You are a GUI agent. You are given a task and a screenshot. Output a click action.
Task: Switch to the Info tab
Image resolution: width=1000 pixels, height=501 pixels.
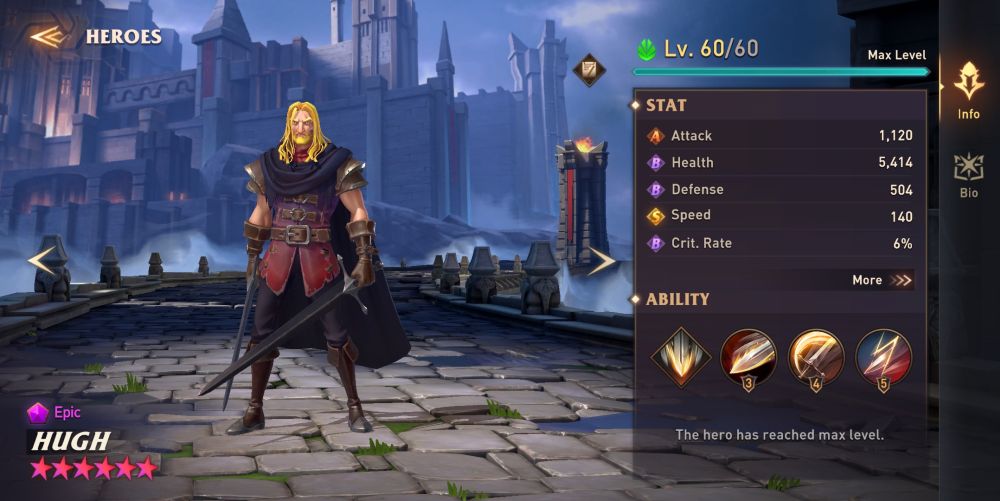(968, 90)
